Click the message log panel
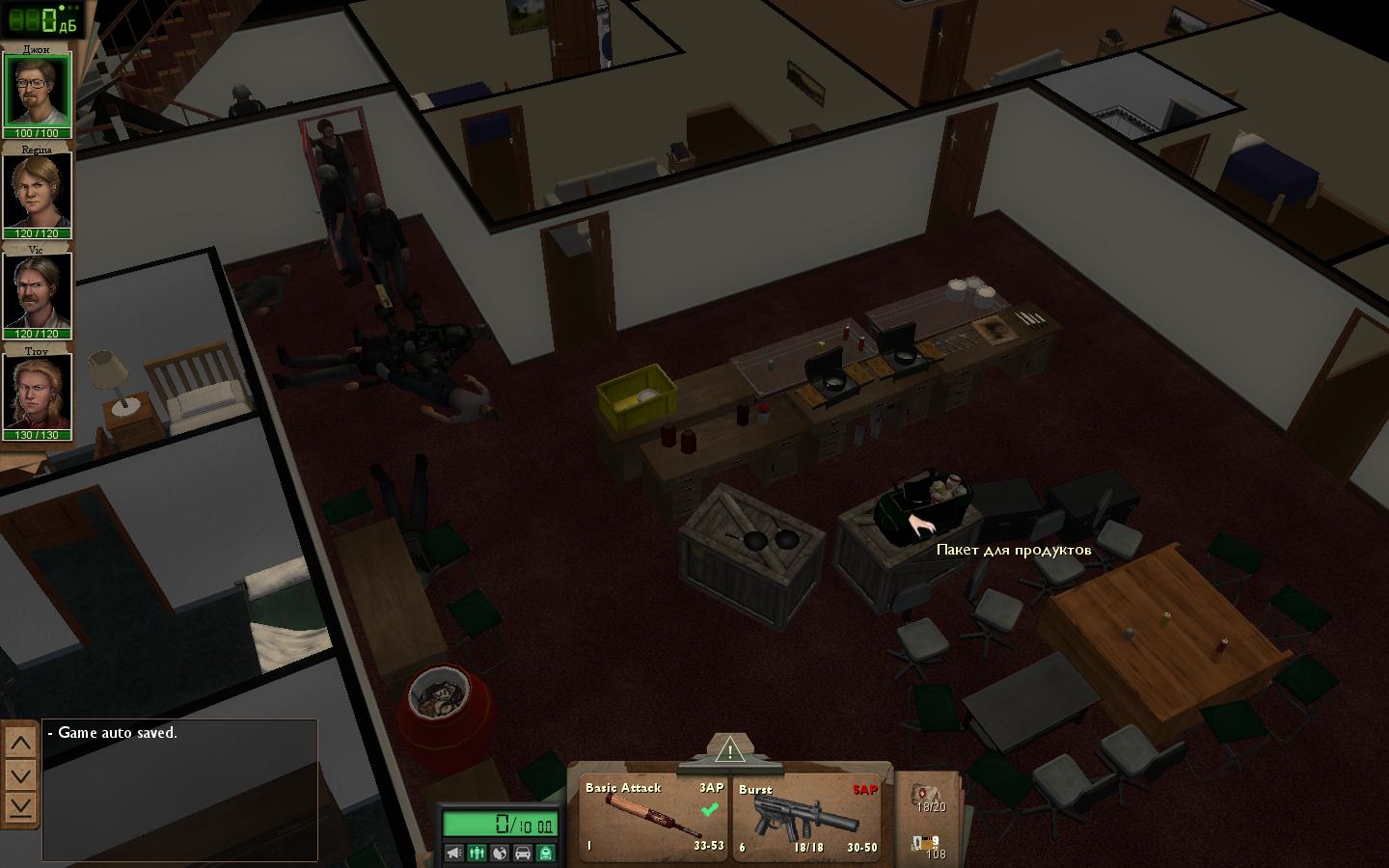Viewport: 1389px width, 868px height. point(180,791)
